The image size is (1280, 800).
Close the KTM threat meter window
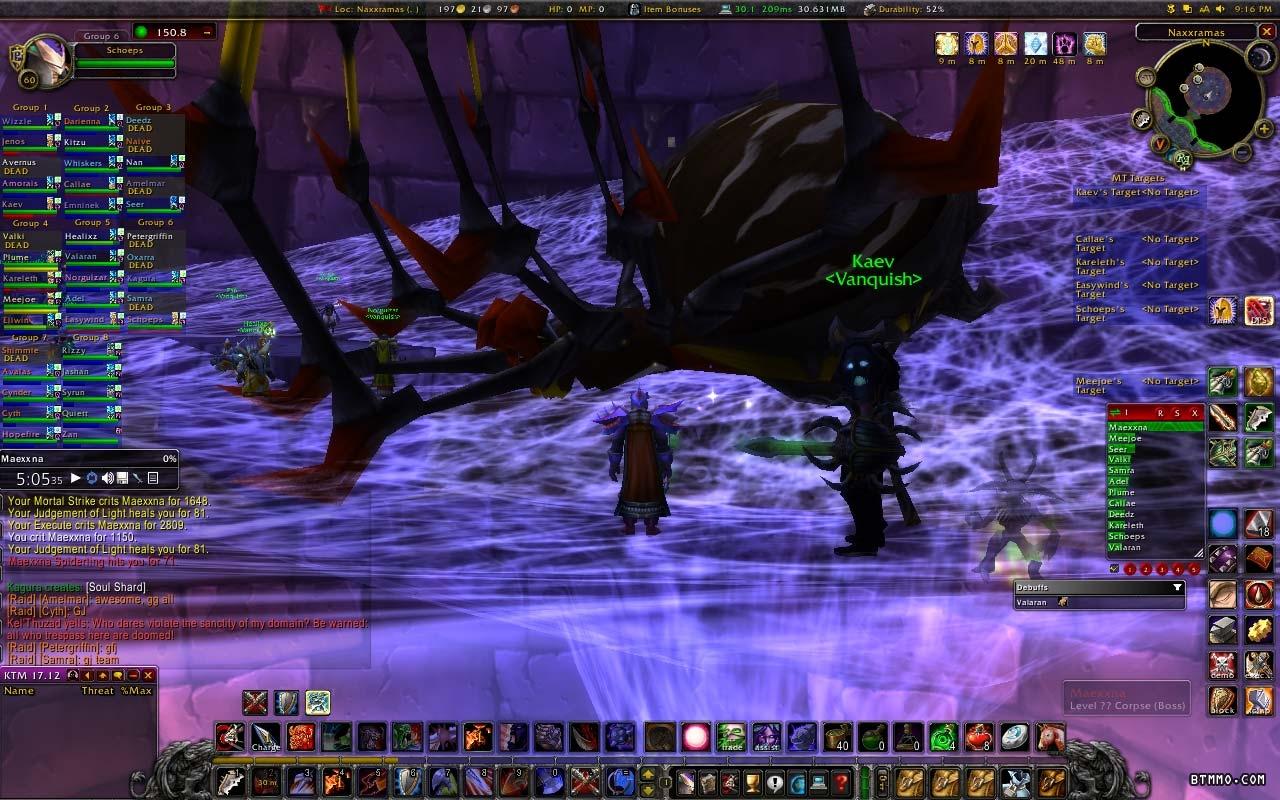(x=149, y=675)
